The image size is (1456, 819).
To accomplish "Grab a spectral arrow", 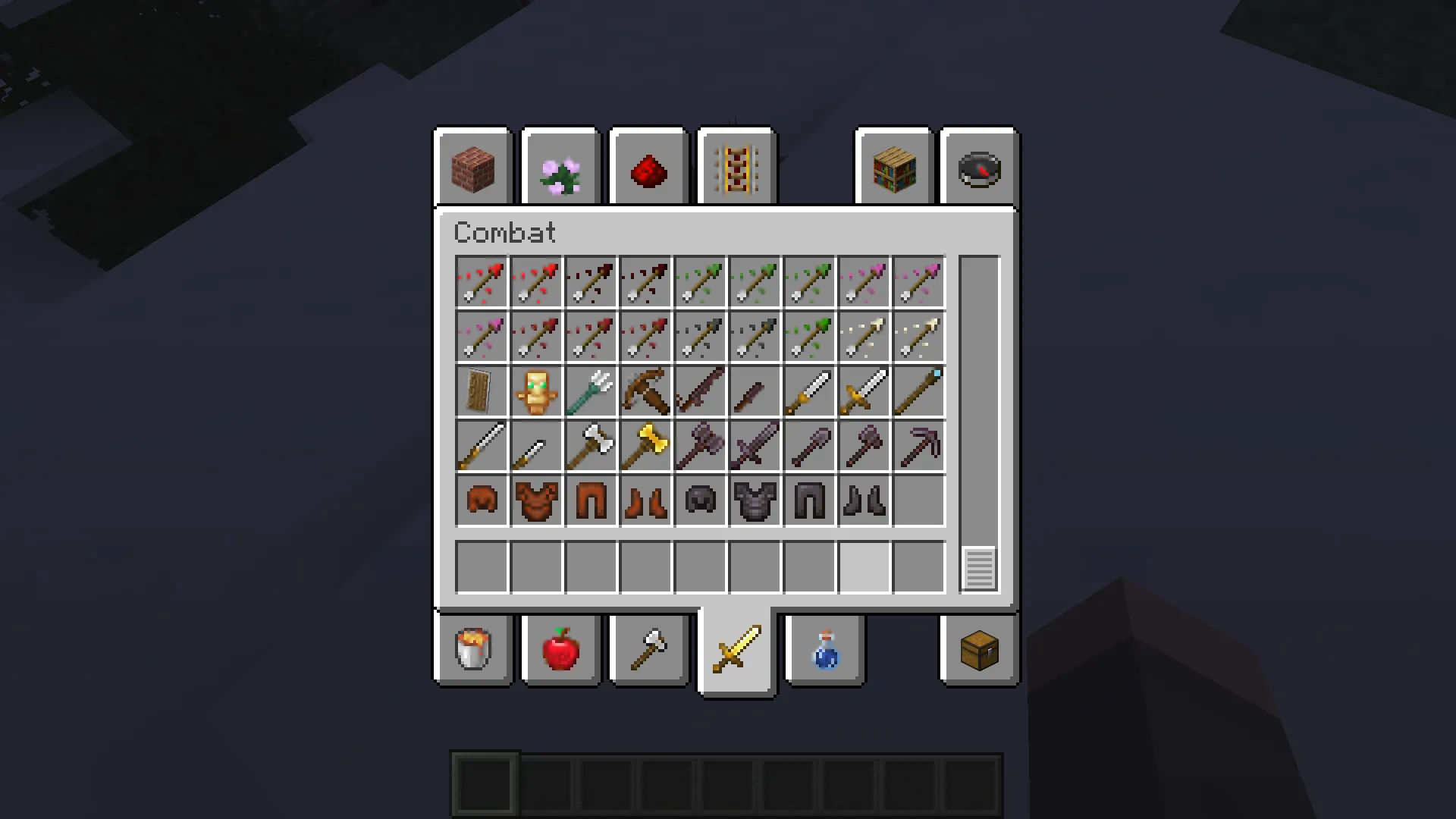I will [x=918, y=336].
